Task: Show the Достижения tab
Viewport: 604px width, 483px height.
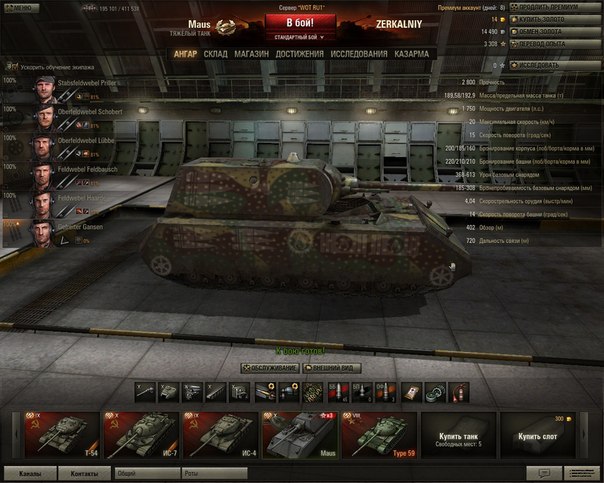Action: [x=299, y=53]
